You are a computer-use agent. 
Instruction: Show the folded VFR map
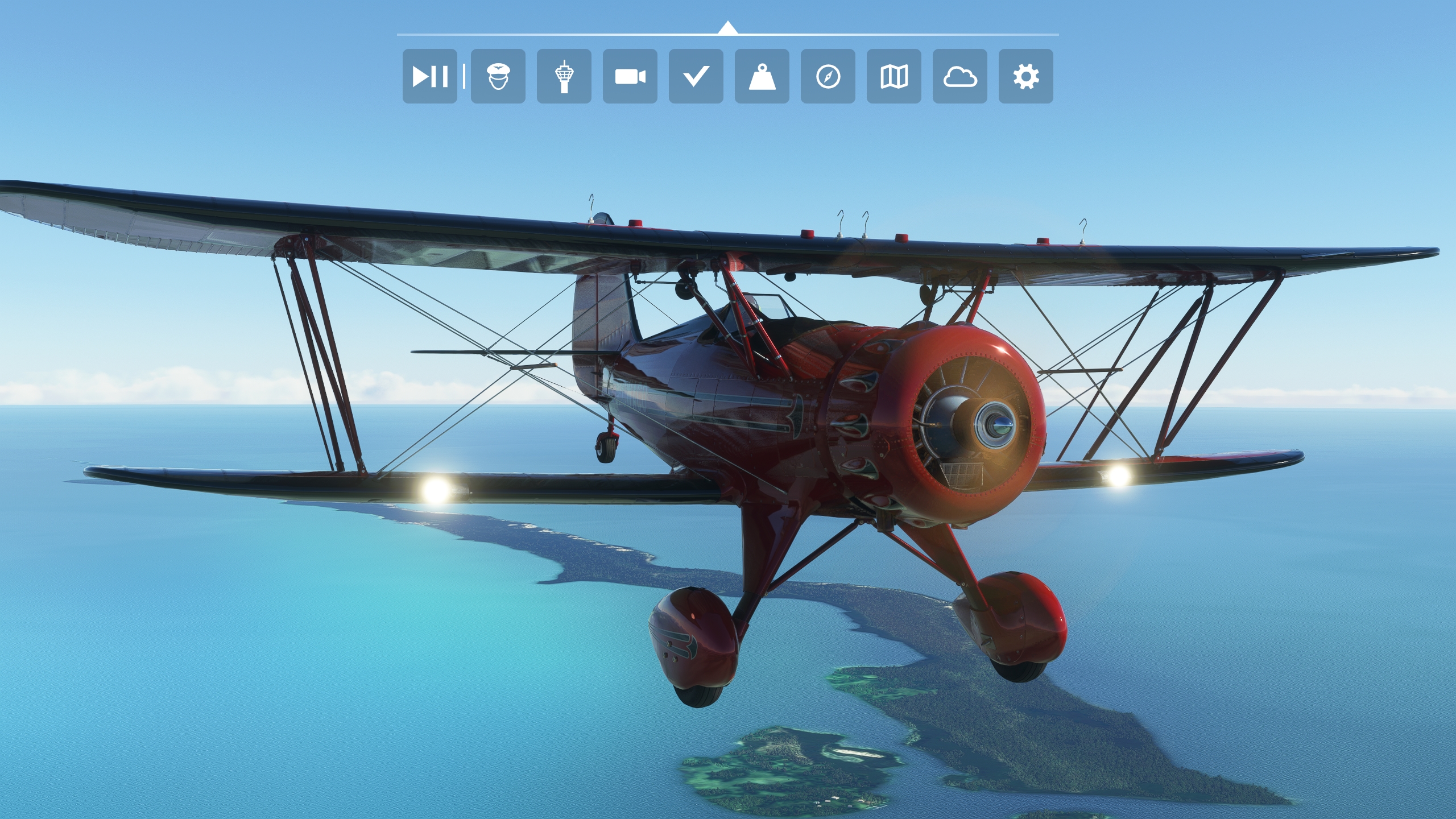pos(894,76)
